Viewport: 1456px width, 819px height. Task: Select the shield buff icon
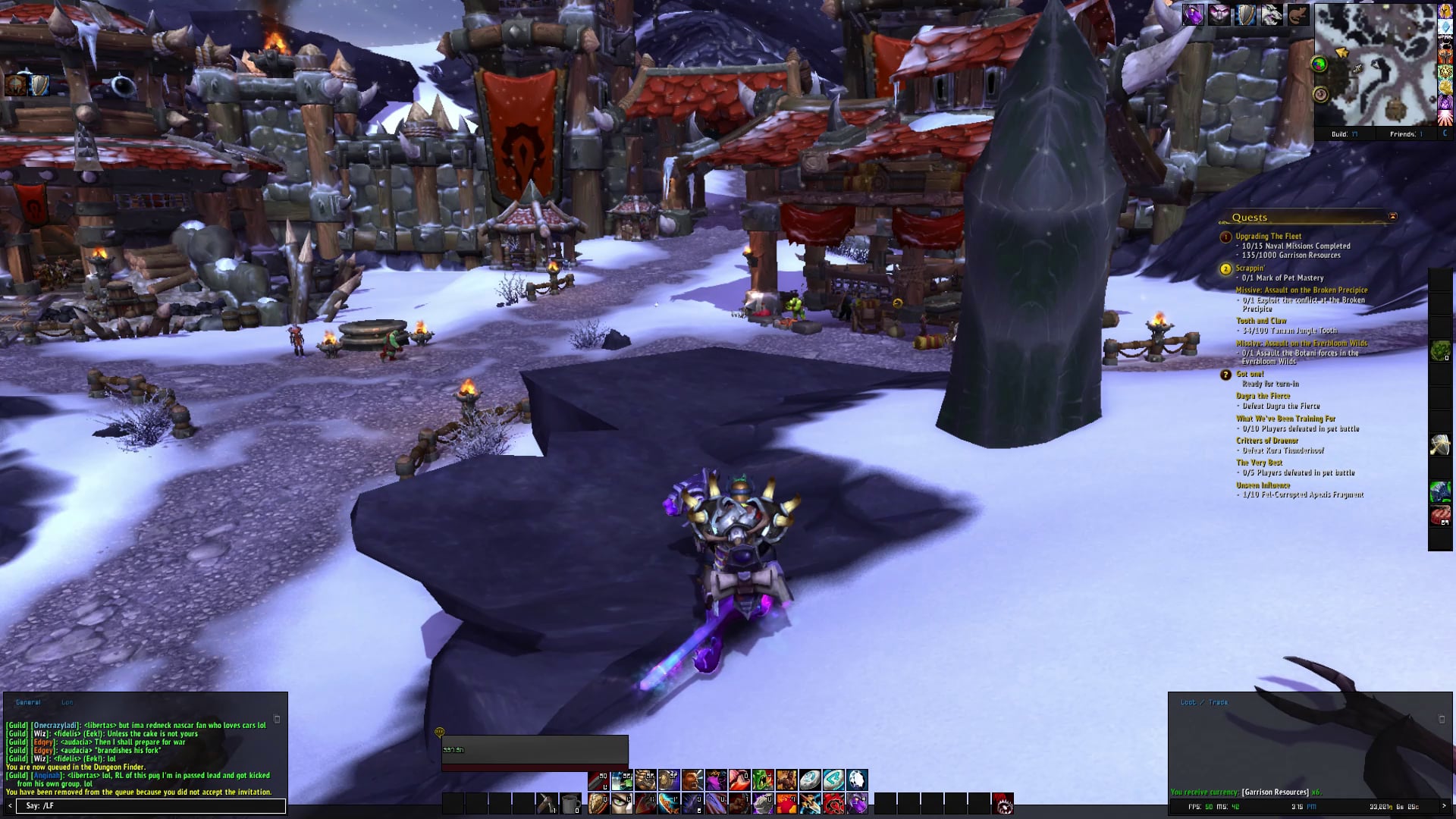[x=1245, y=14]
